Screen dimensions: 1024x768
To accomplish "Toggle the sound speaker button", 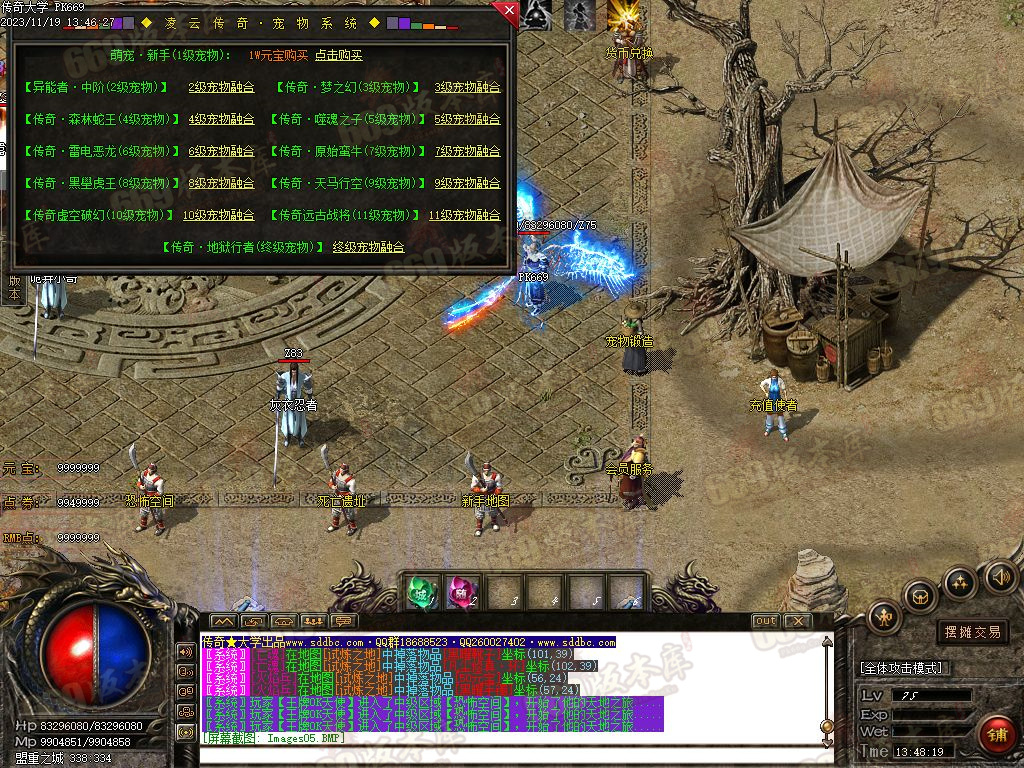I will point(999,577).
